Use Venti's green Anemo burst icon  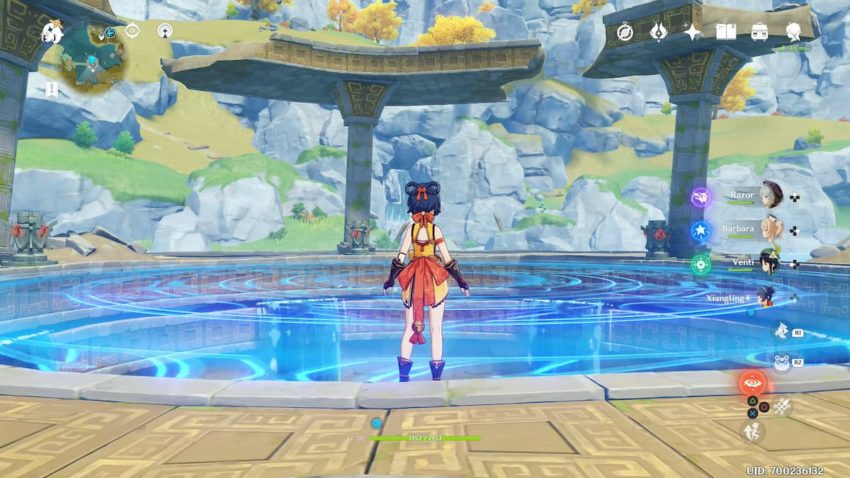701,264
